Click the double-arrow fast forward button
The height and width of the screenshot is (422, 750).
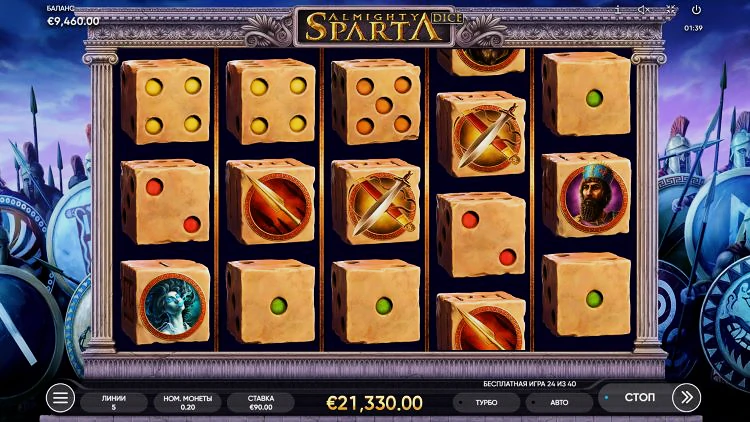[686, 398]
